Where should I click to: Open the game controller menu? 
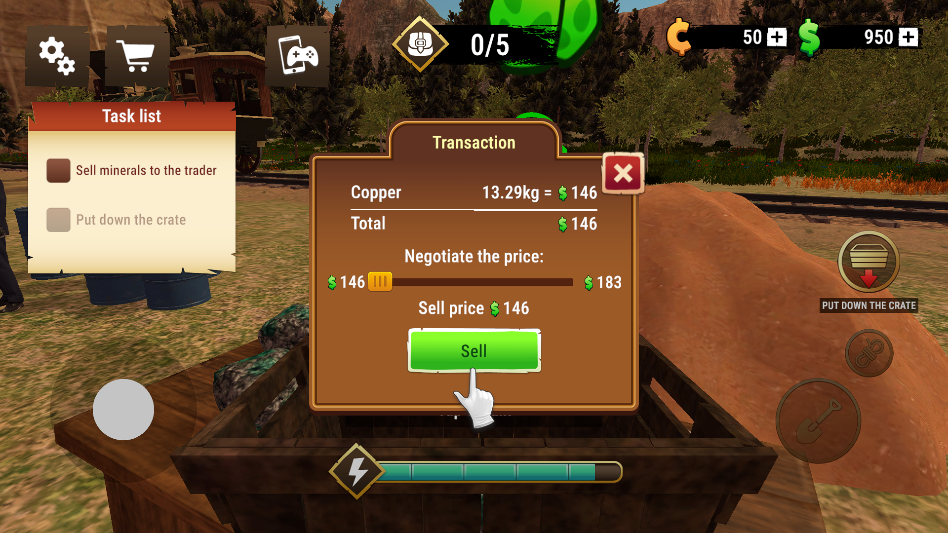coord(298,55)
